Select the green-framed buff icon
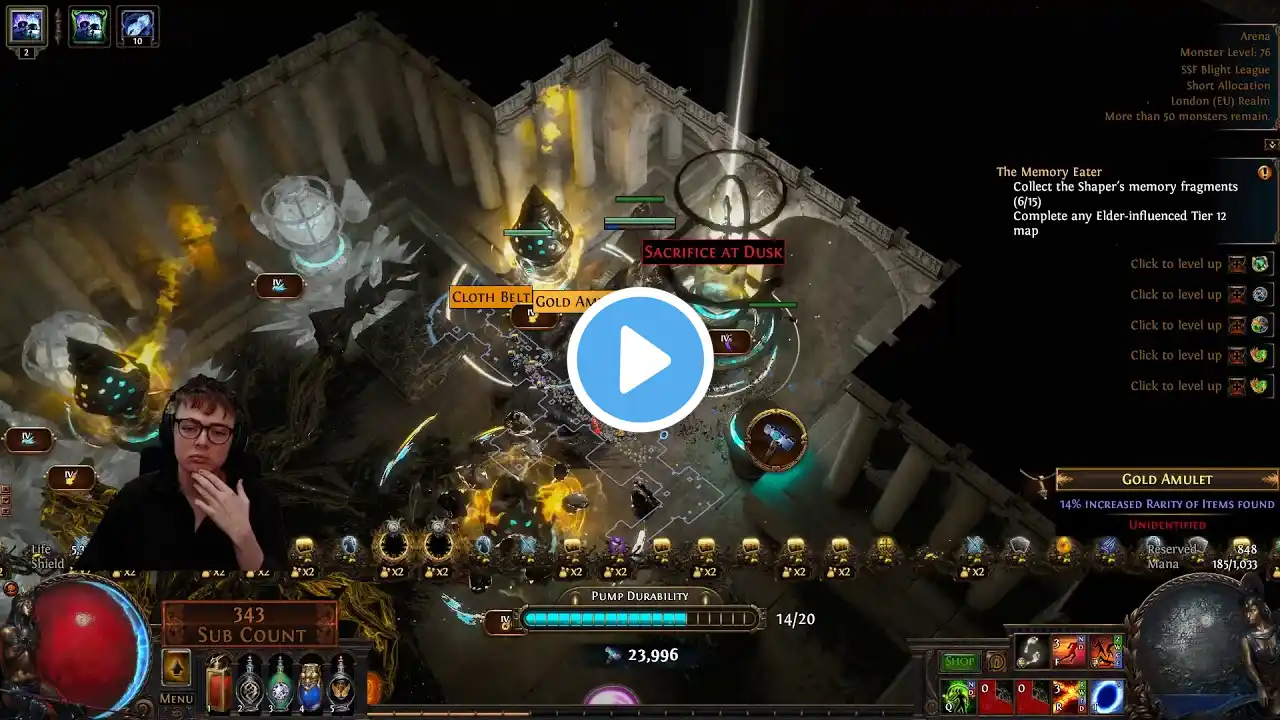This screenshot has height=720, width=1280. pos(89,26)
